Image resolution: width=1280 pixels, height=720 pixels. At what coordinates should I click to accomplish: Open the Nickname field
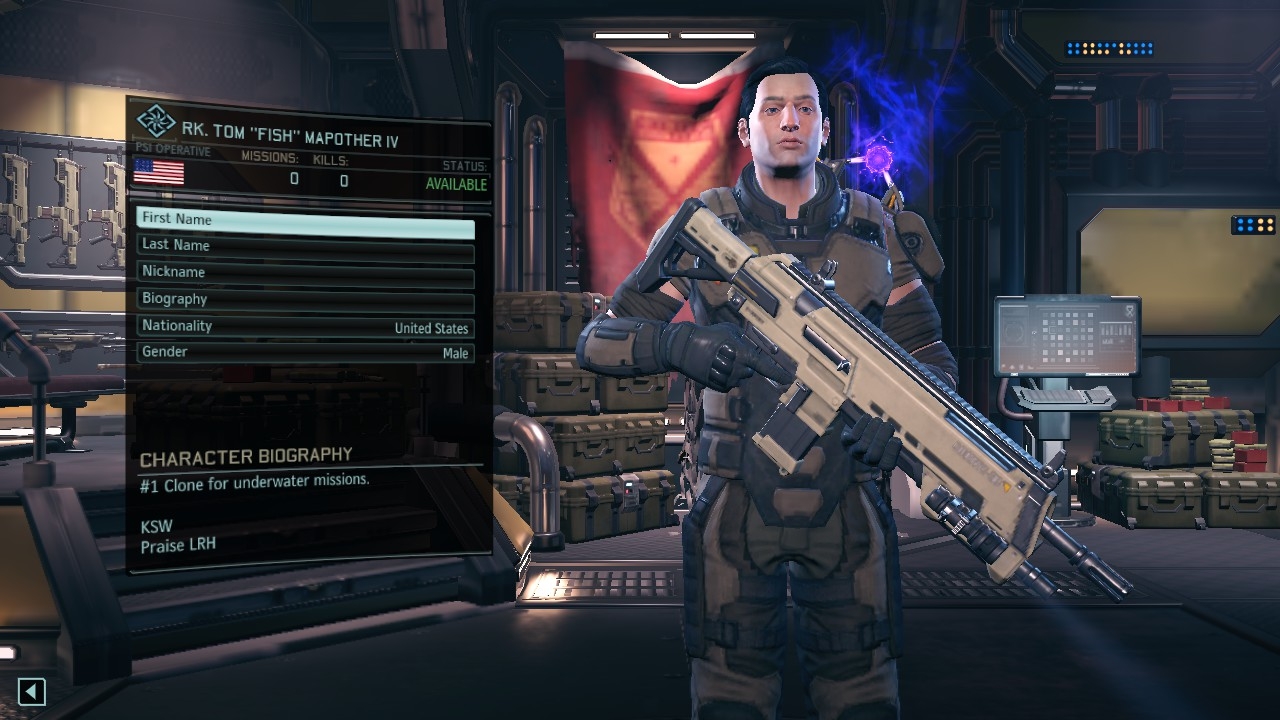coord(305,272)
